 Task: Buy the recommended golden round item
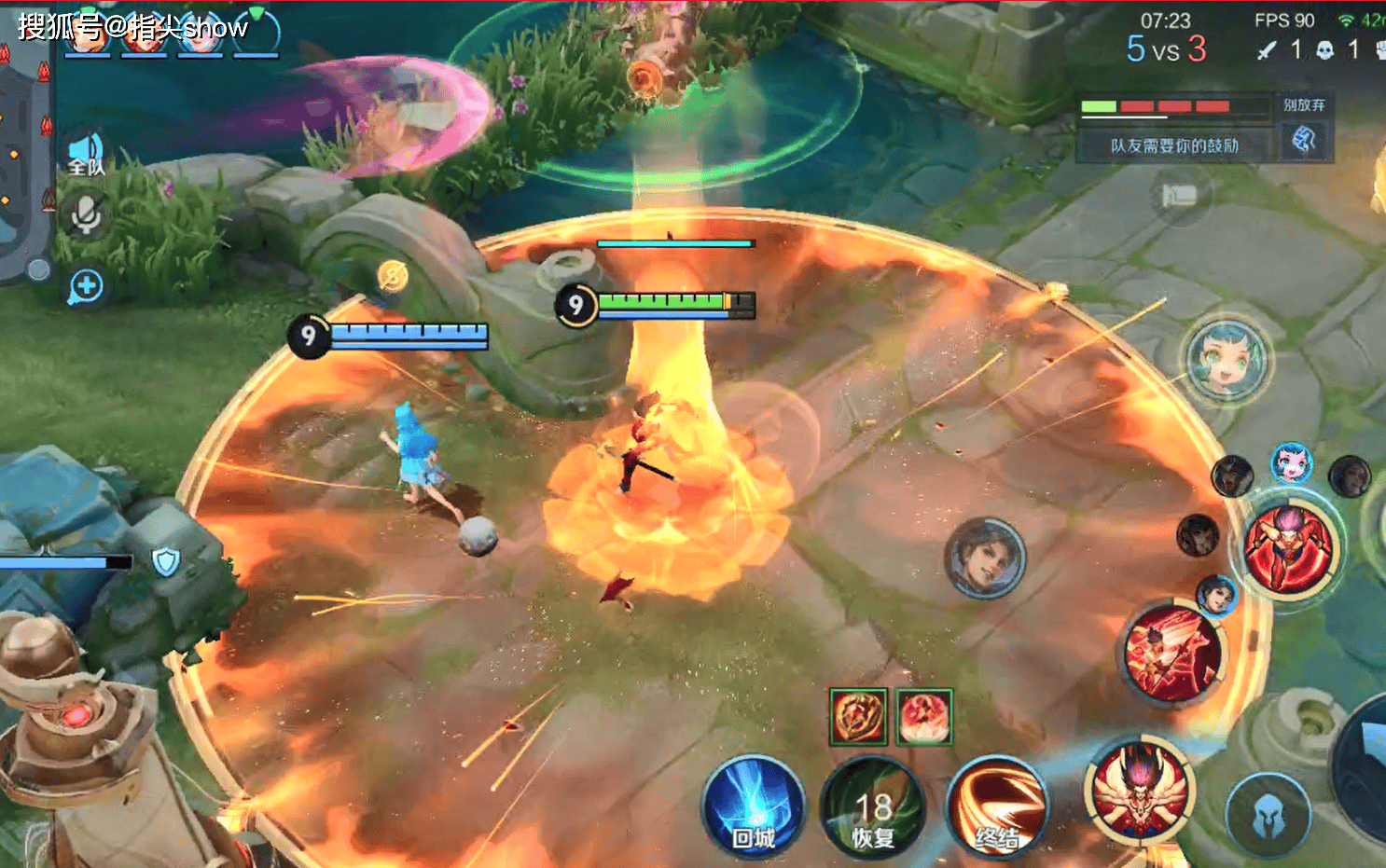(x=857, y=717)
